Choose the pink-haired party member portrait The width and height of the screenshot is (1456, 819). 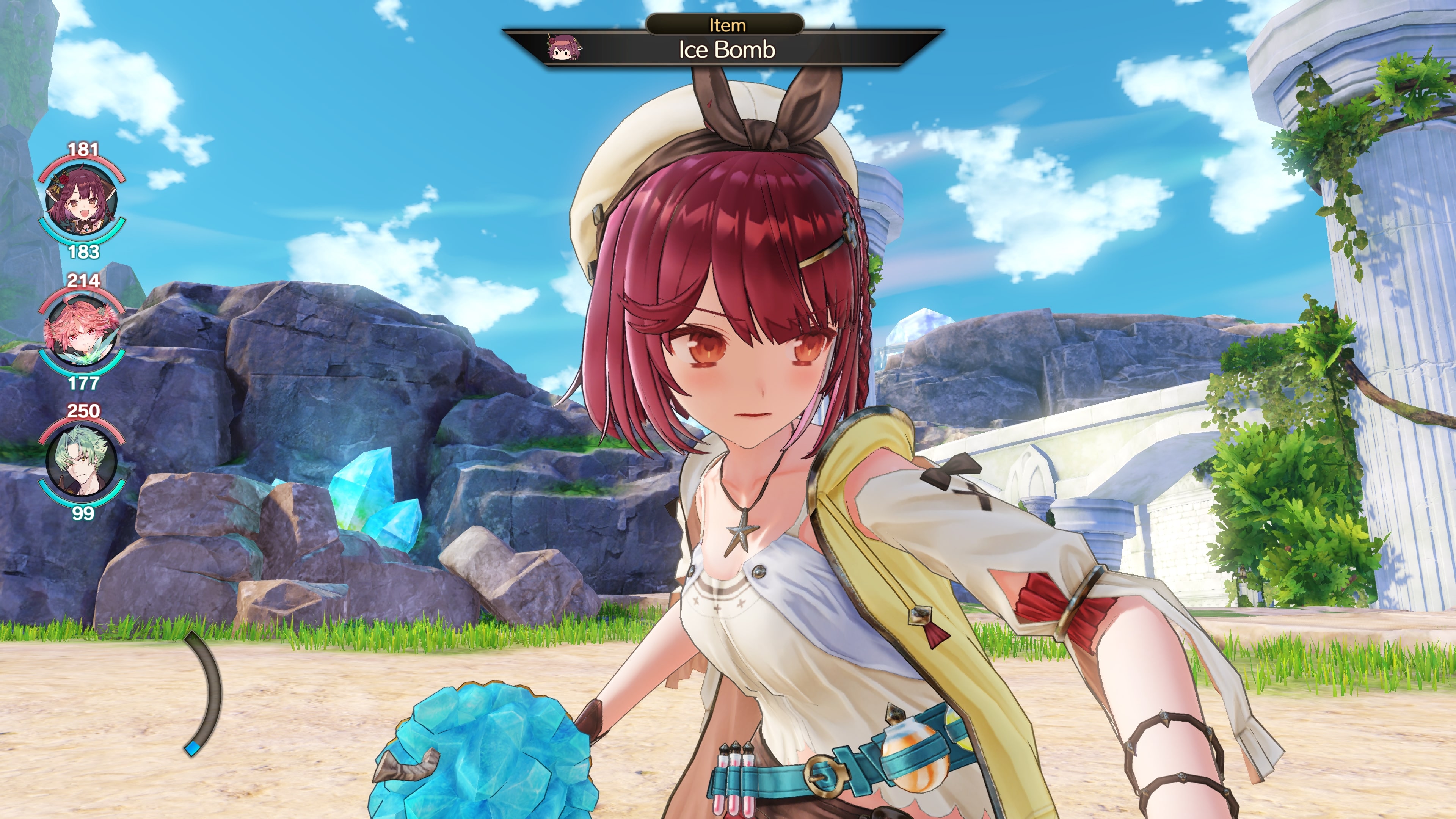click(82, 332)
